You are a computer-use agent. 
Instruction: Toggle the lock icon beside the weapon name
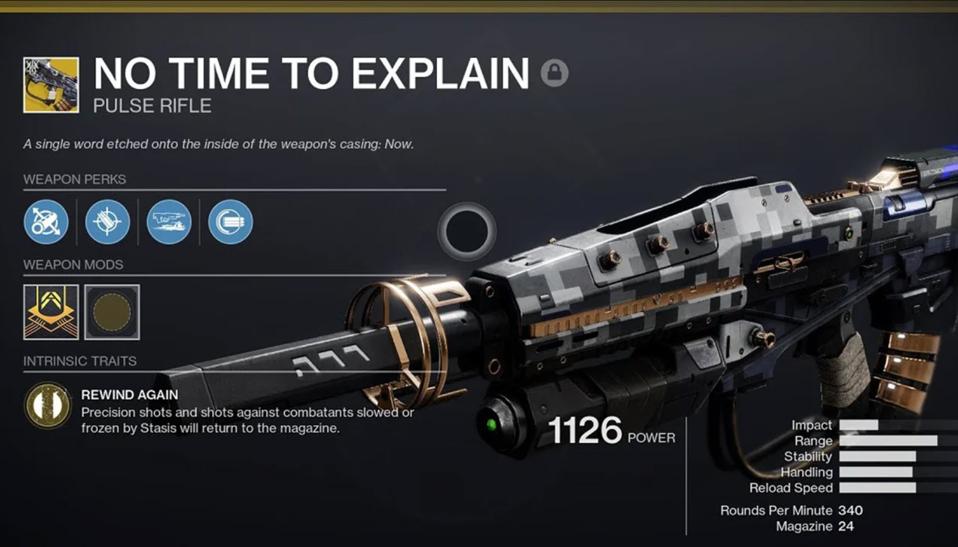click(x=554, y=73)
